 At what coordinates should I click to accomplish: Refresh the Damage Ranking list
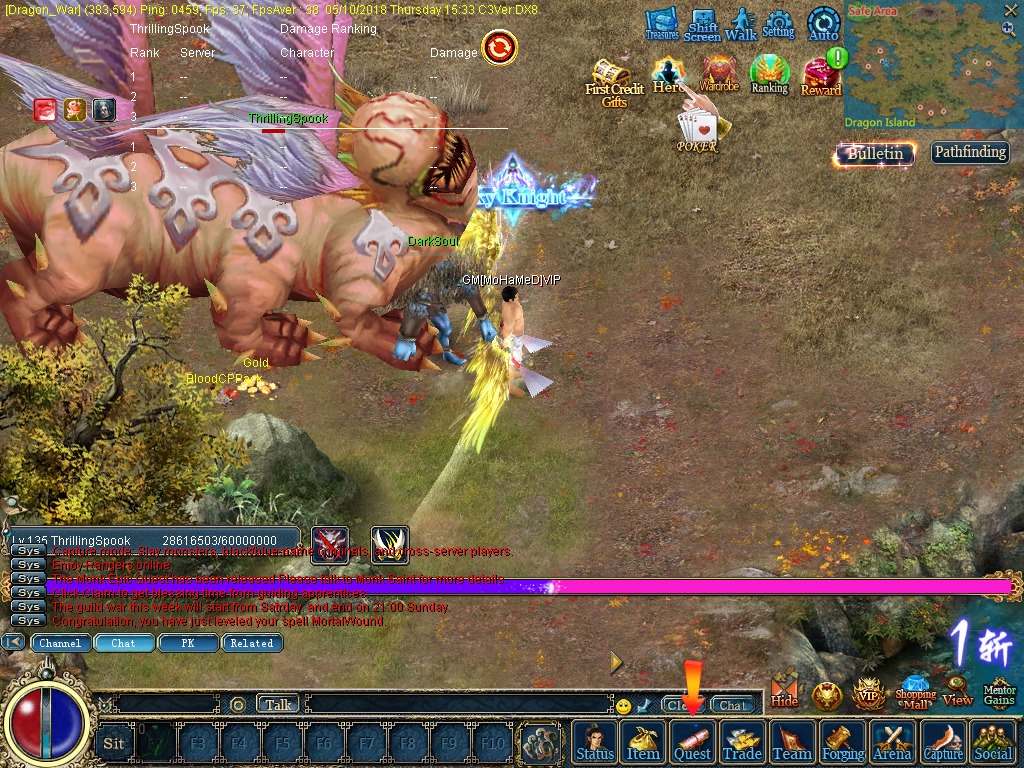tap(499, 46)
